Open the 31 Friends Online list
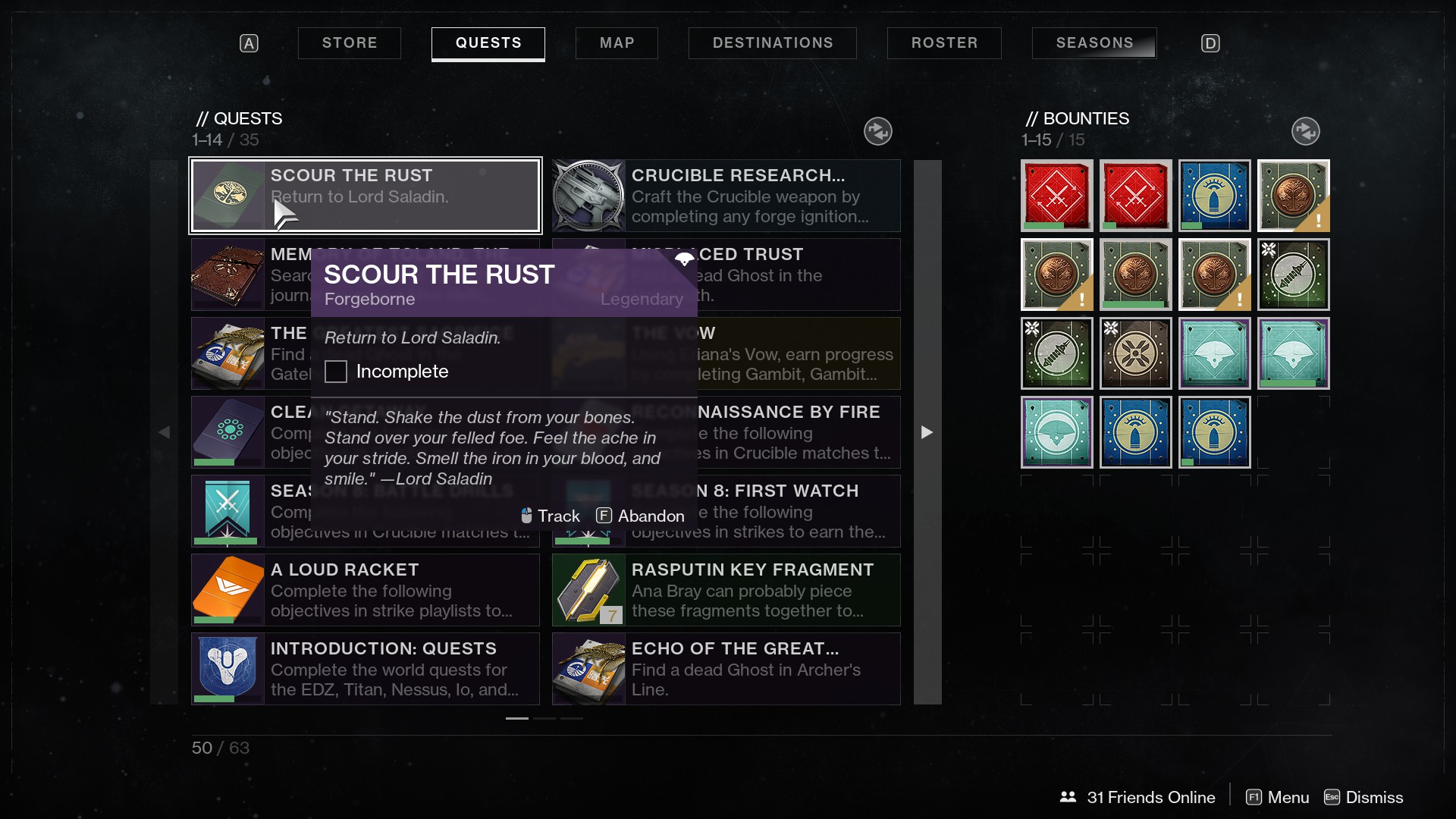Image resolution: width=1456 pixels, height=819 pixels. [x=1137, y=797]
